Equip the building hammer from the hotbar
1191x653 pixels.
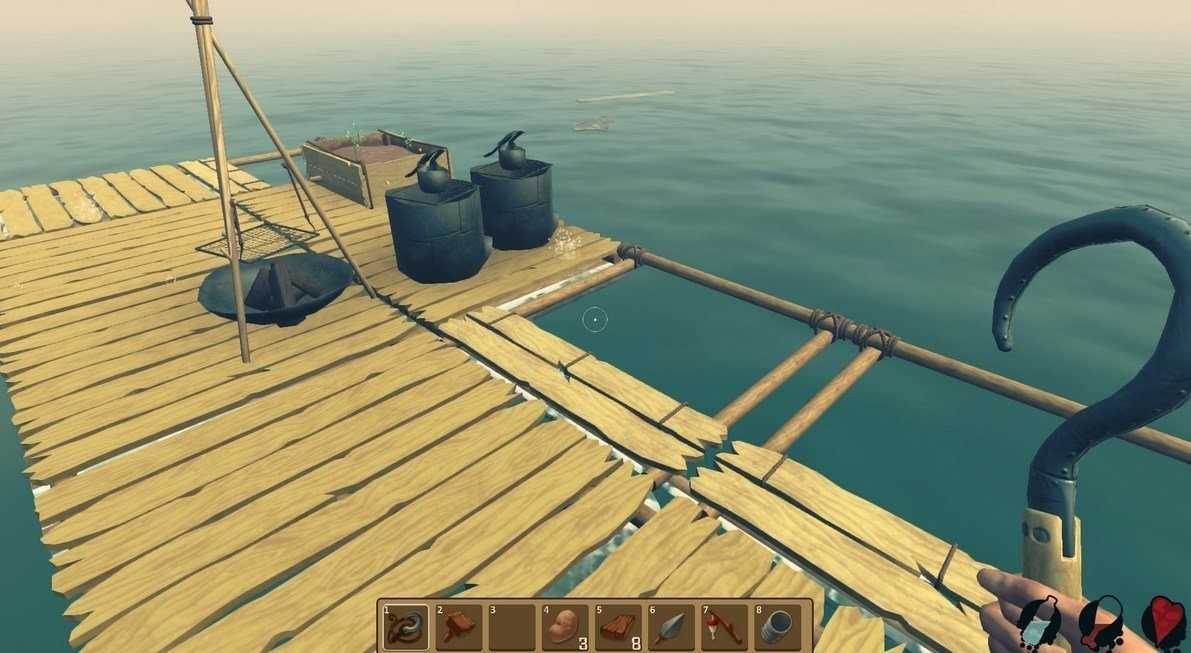click(x=459, y=627)
